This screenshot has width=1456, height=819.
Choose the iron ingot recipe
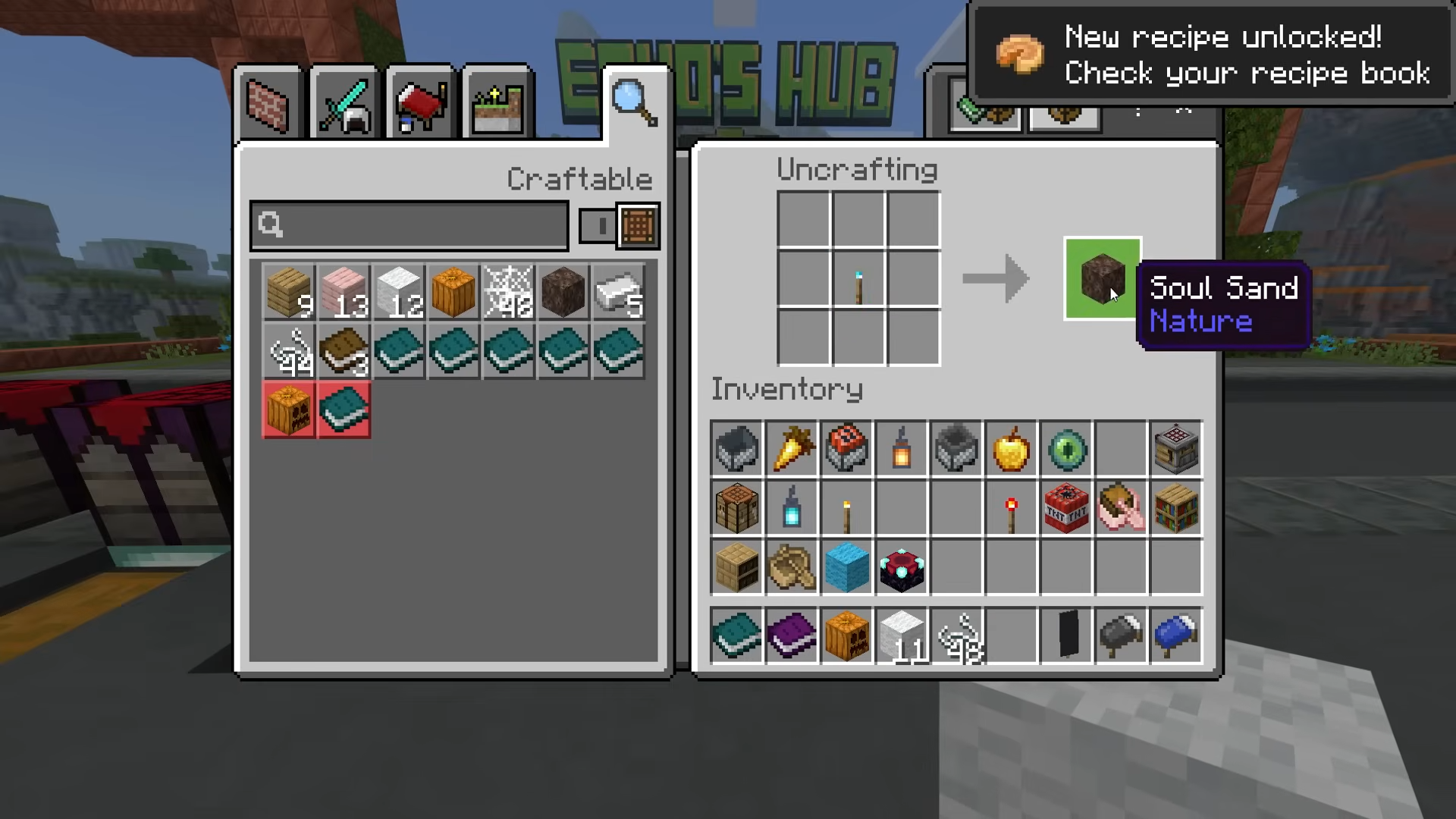(618, 292)
